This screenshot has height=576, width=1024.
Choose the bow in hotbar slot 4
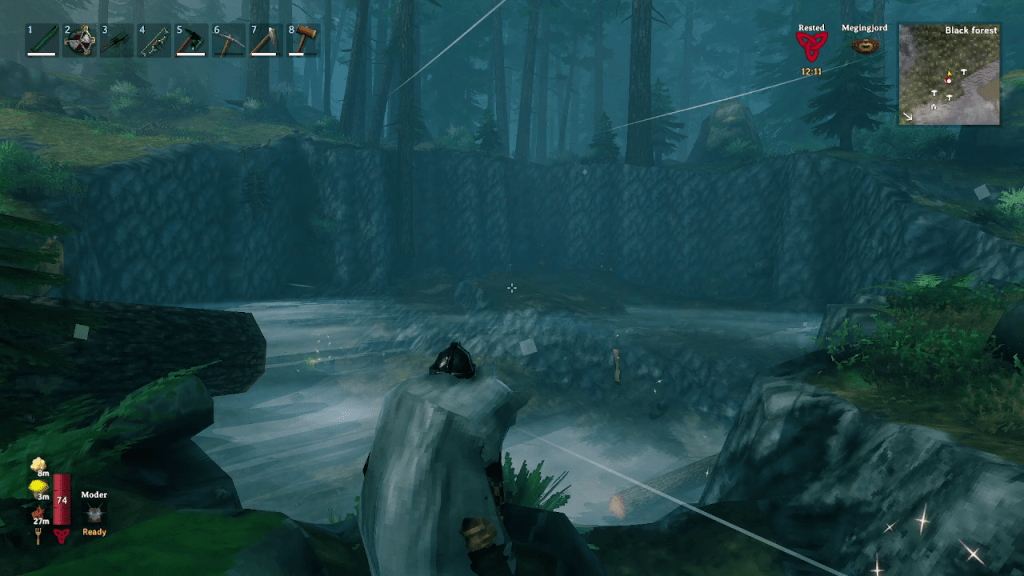(x=154, y=41)
